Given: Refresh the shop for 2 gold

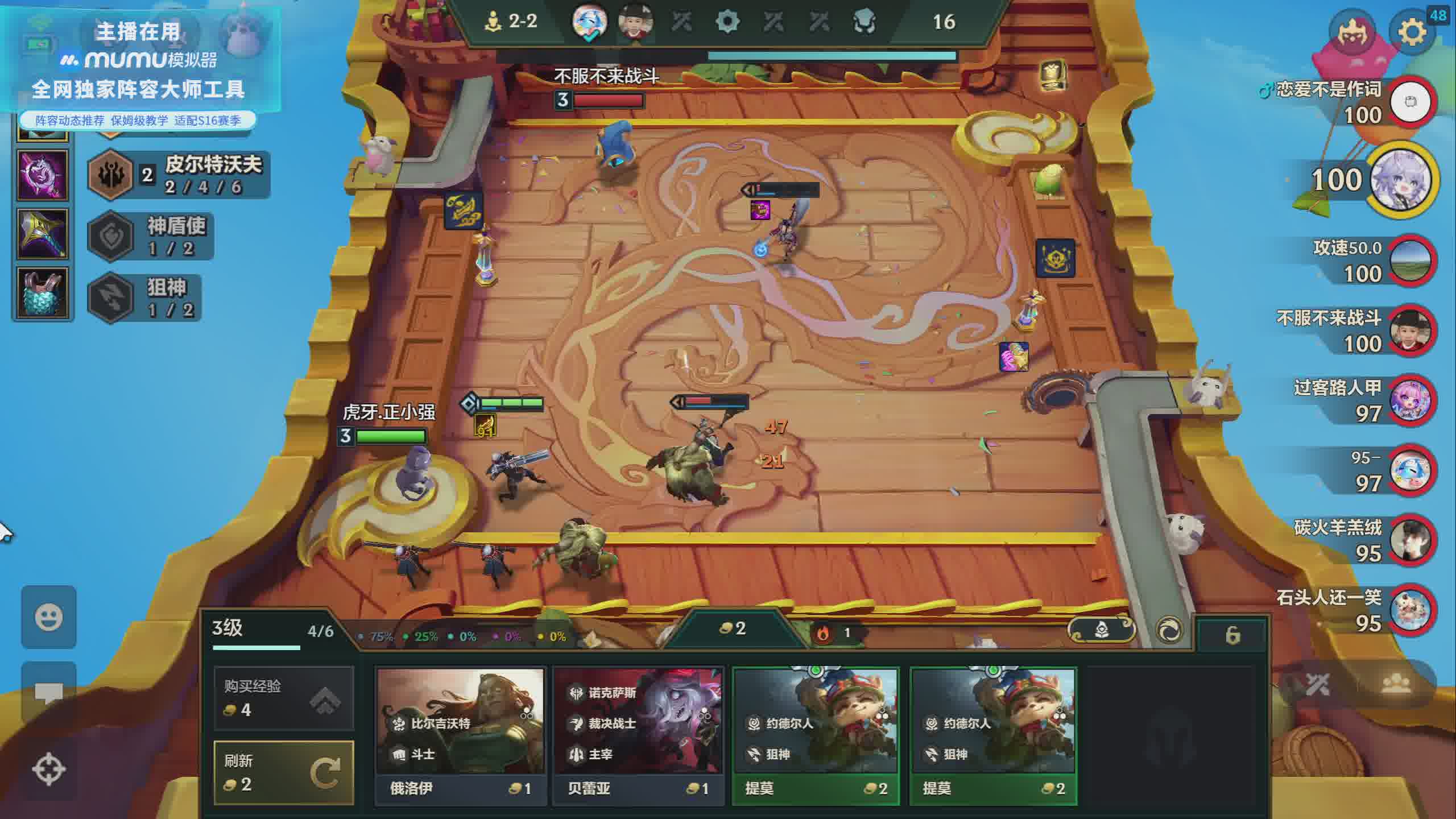Looking at the screenshot, I should coord(284,772).
